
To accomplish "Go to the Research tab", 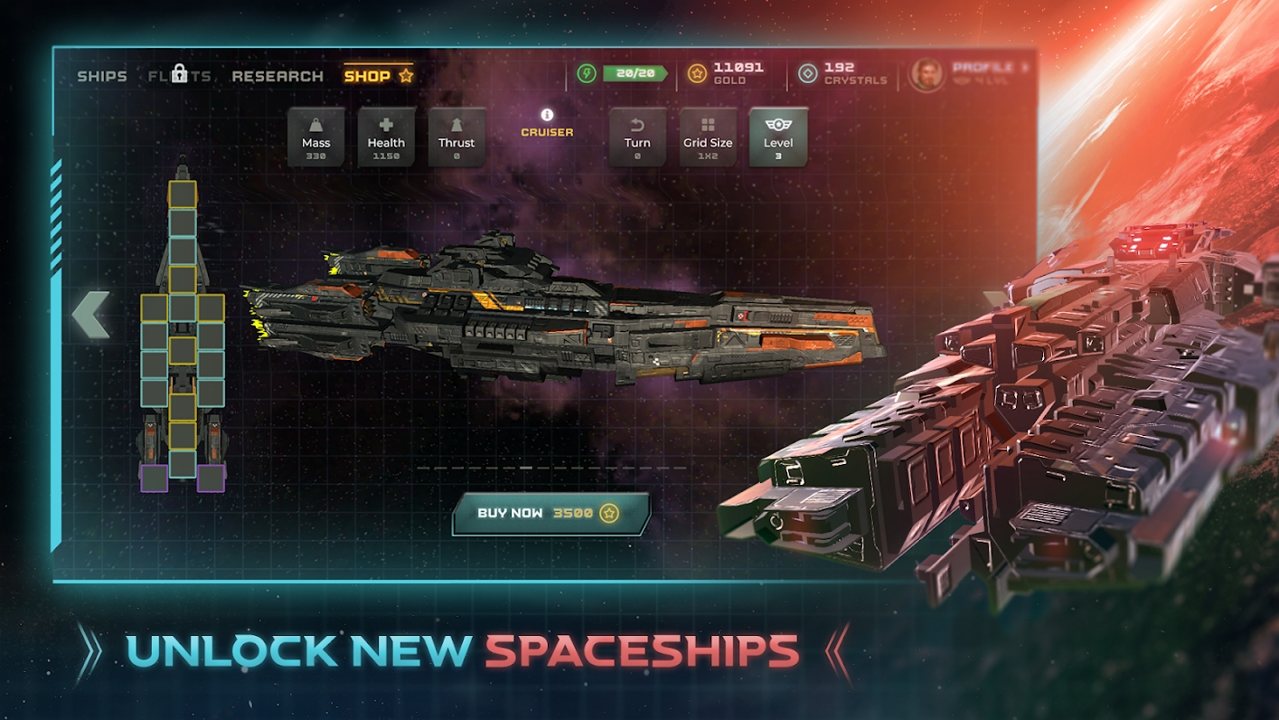I will click(x=277, y=76).
